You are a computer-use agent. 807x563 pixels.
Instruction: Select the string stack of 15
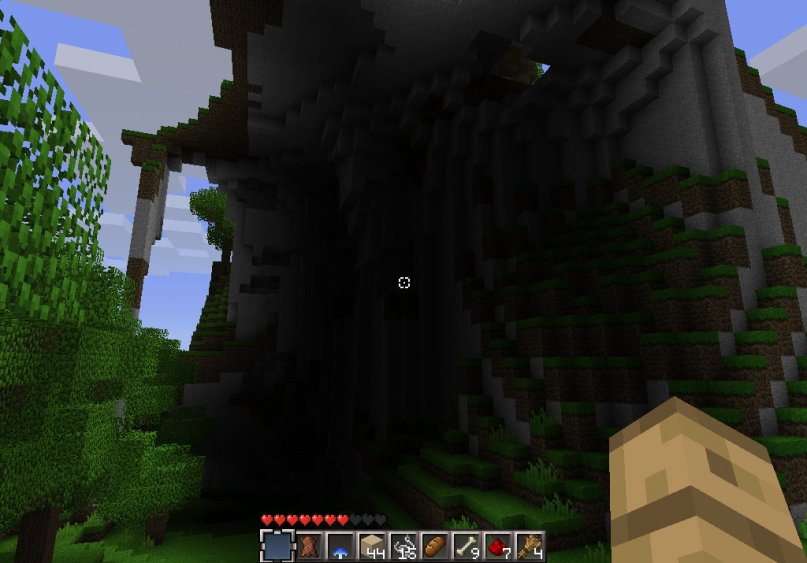pyautogui.click(x=403, y=546)
